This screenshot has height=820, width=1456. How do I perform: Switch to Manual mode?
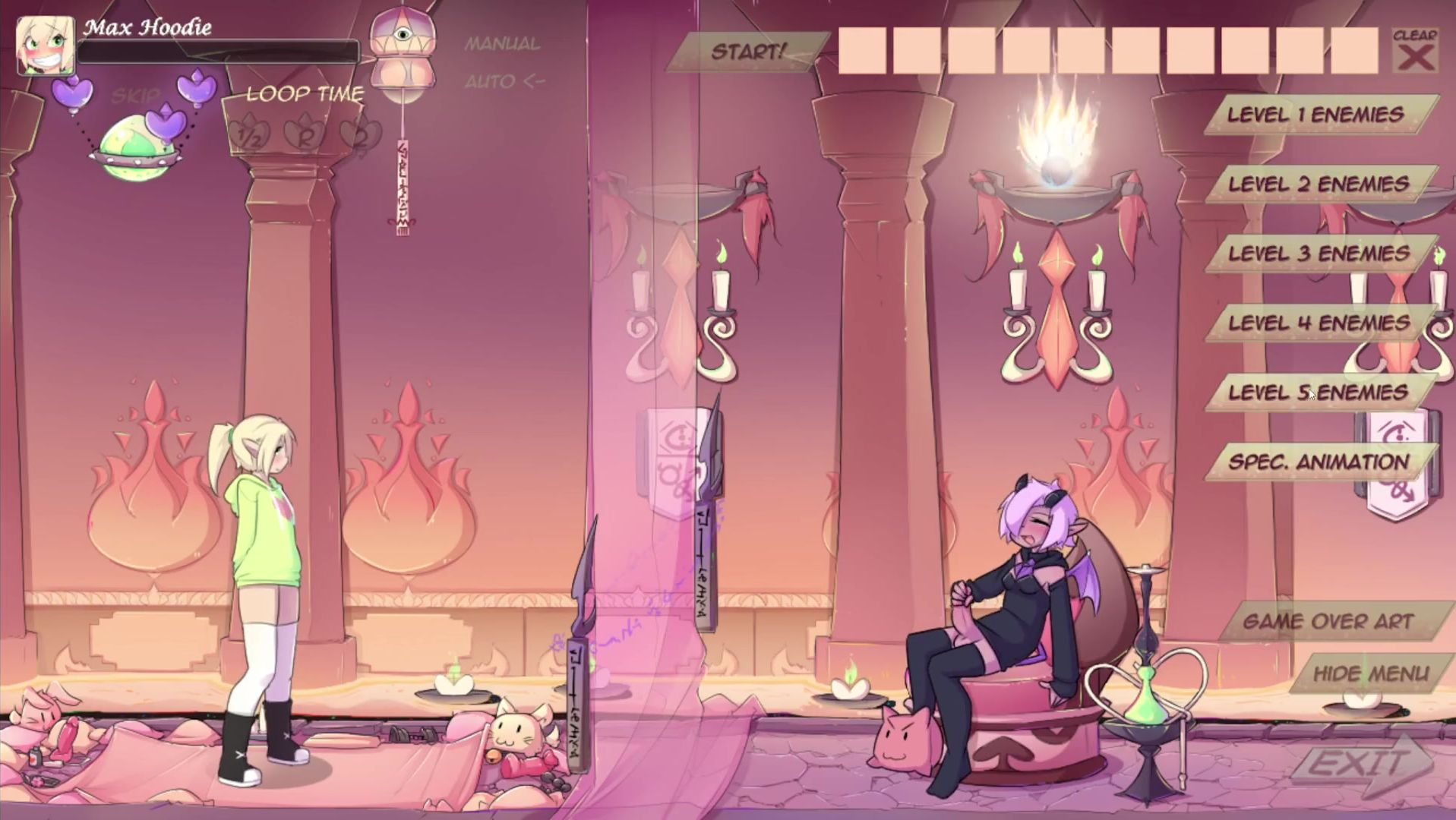502,44
